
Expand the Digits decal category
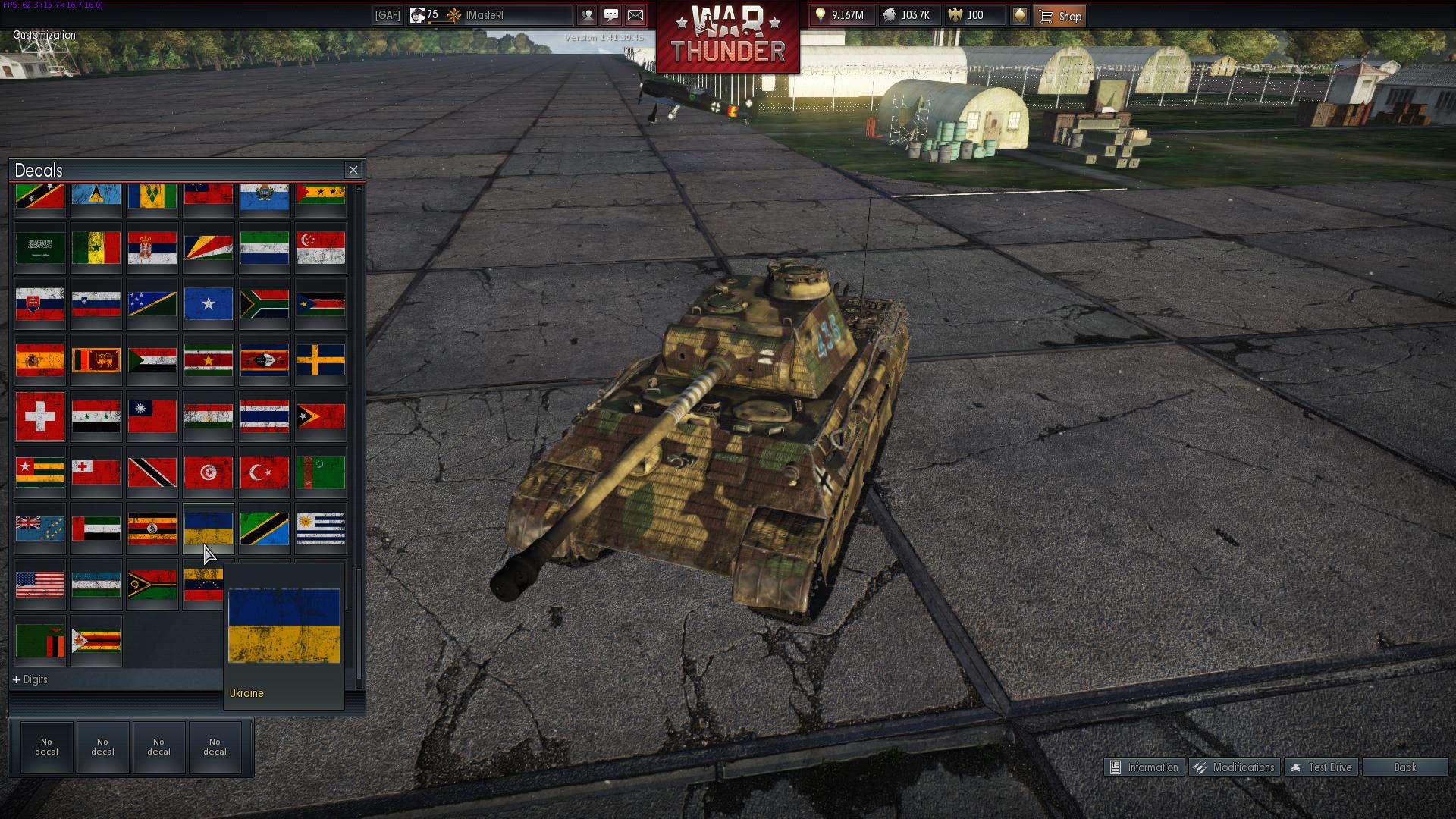click(30, 679)
